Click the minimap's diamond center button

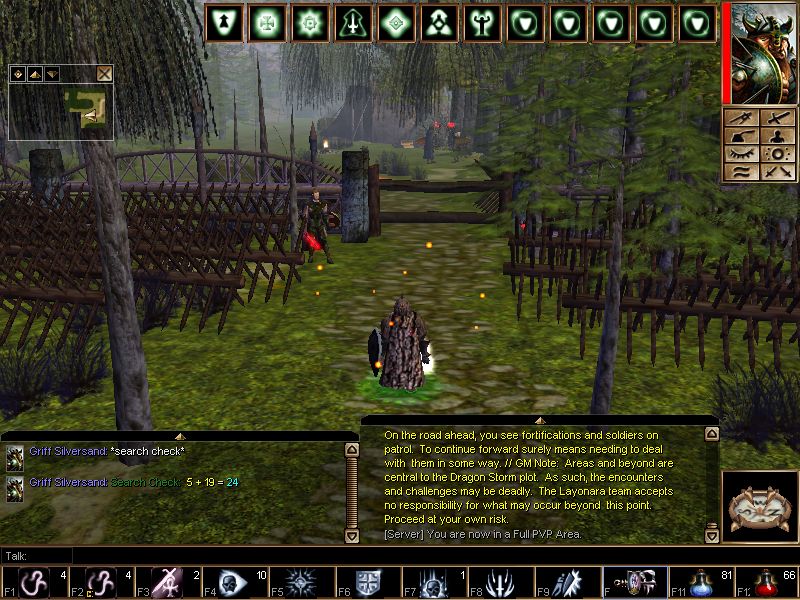[x=17, y=73]
